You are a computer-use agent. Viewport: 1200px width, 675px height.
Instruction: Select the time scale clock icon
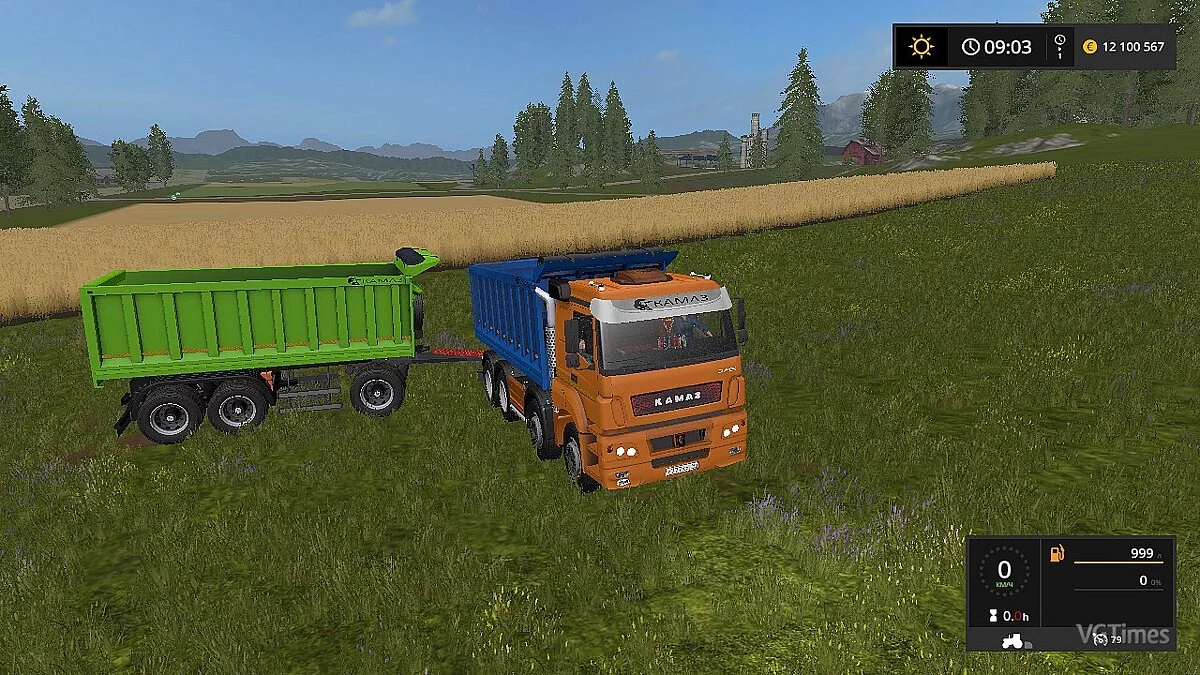(1059, 46)
